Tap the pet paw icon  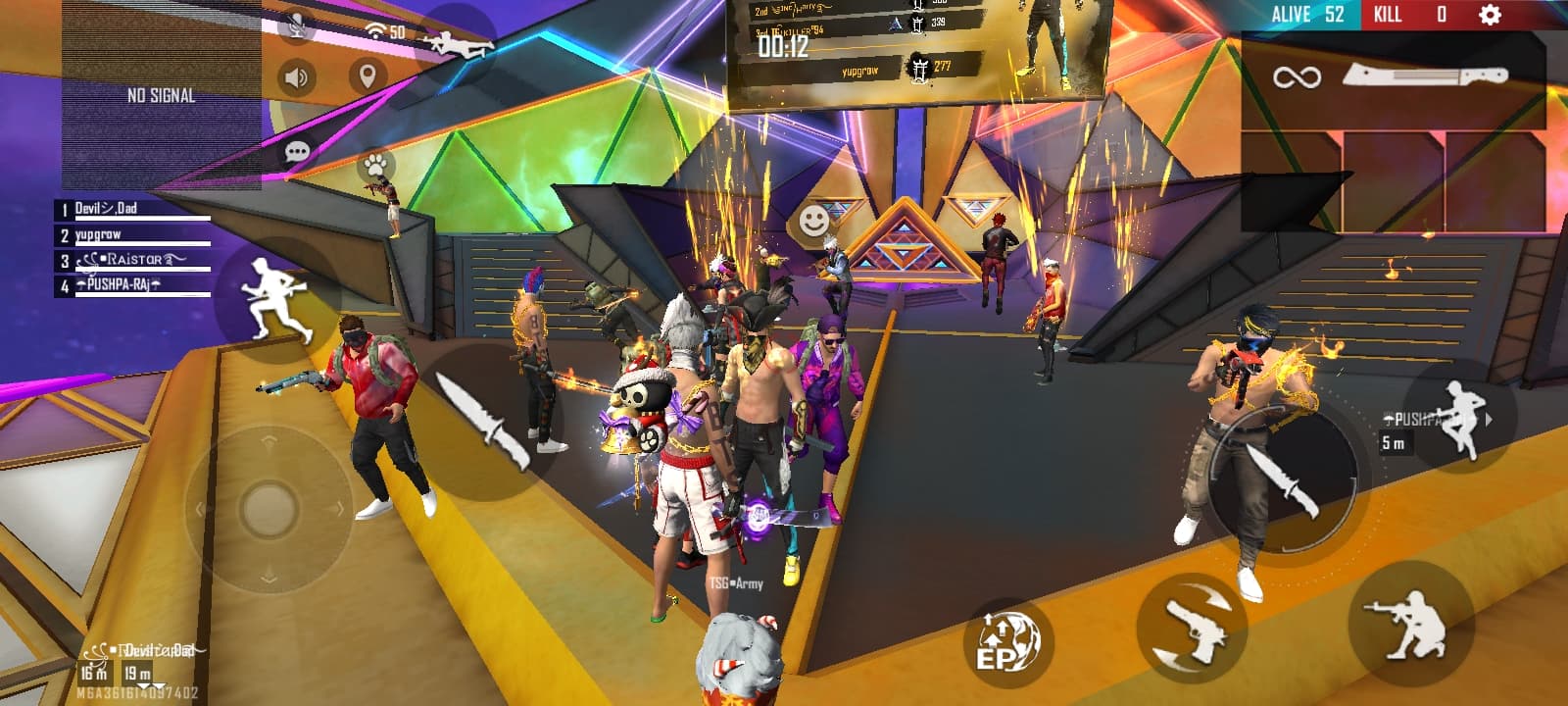click(x=375, y=164)
